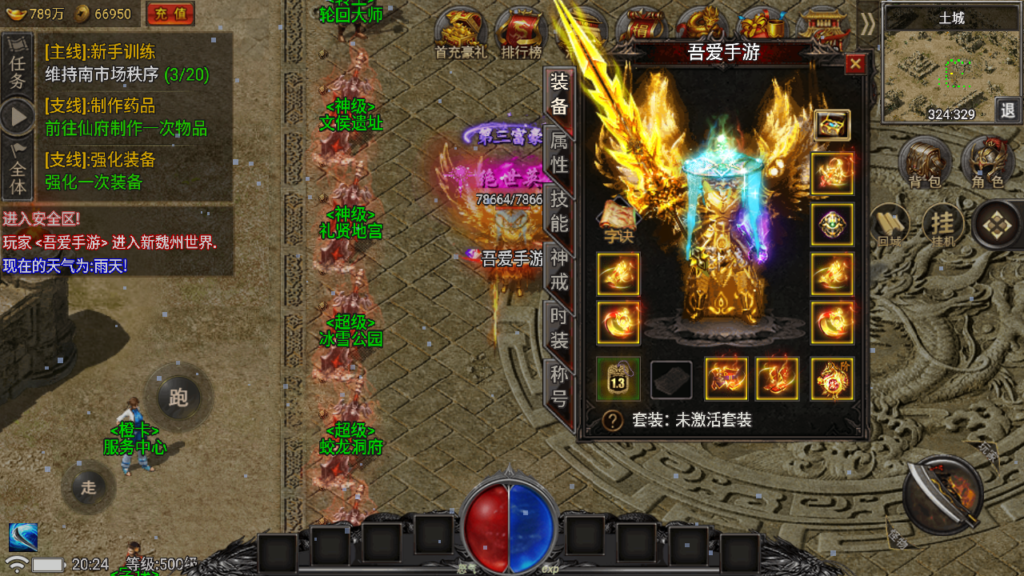This screenshot has width=1024, height=576.
Task: Select the 强化装备 side quest entry
Action: pos(100,171)
